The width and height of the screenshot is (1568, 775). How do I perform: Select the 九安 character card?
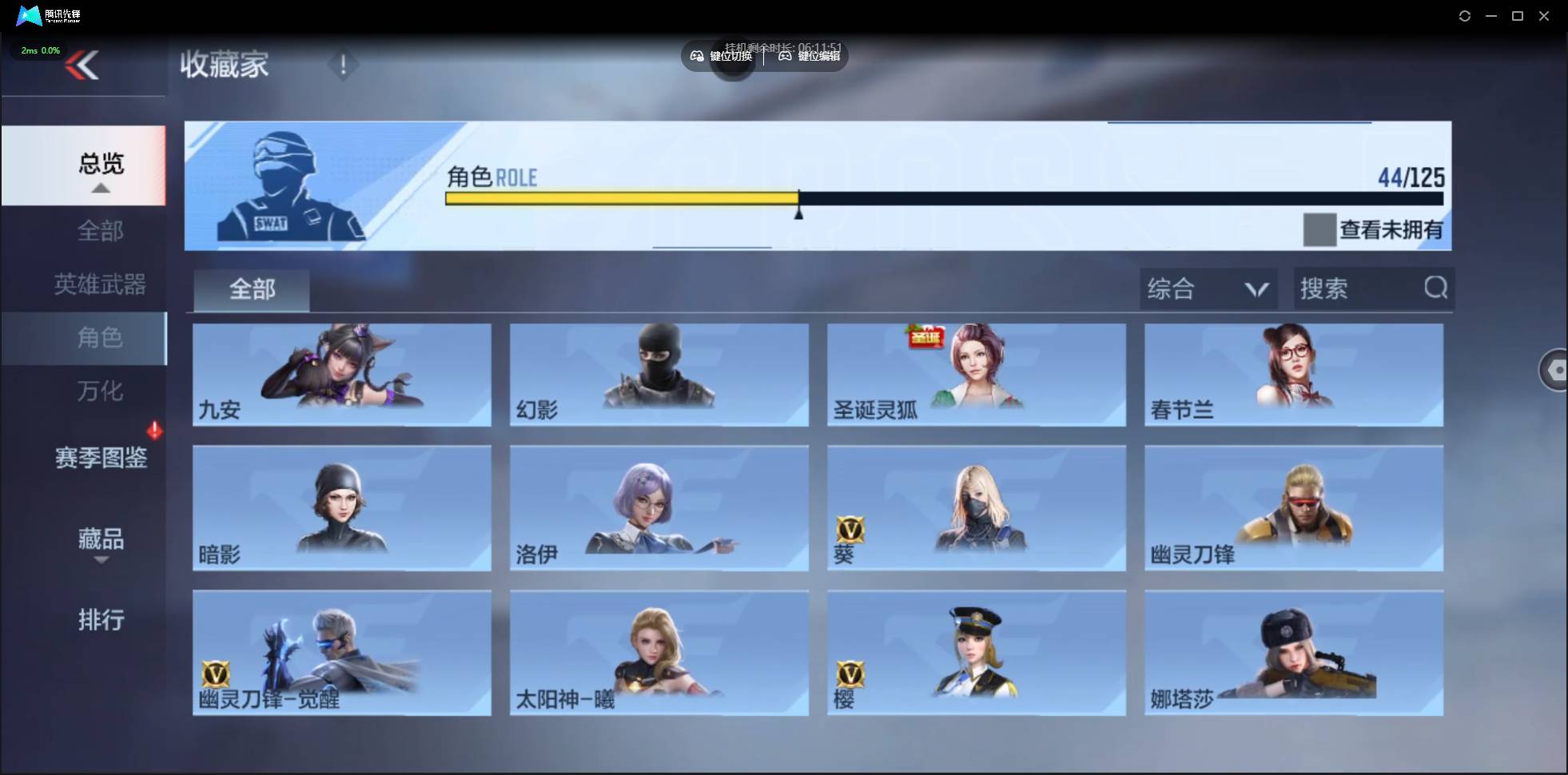click(341, 374)
